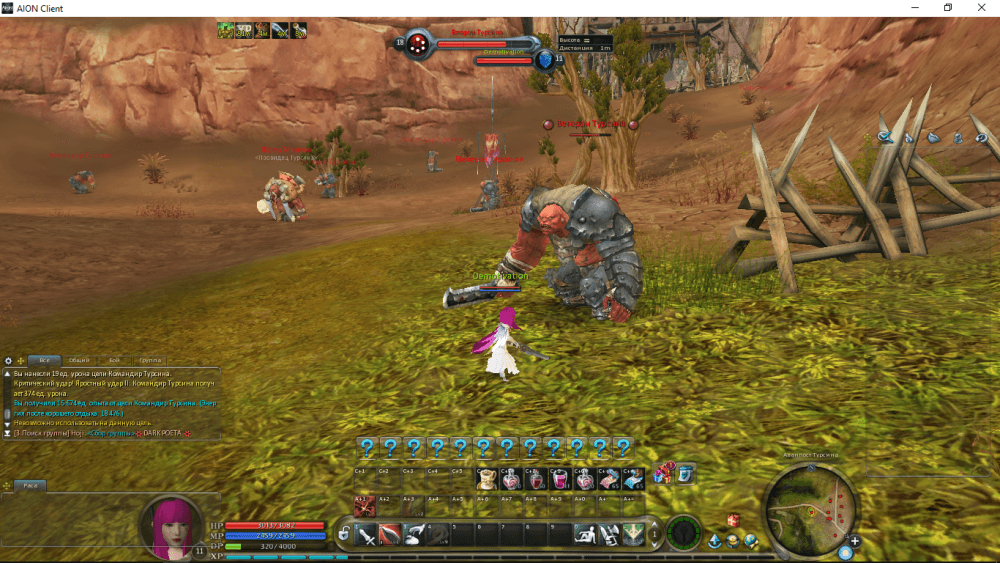This screenshot has height=563, width=1000.
Task: Activate the sitting rest skill icon
Action: (x=586, y=534)
